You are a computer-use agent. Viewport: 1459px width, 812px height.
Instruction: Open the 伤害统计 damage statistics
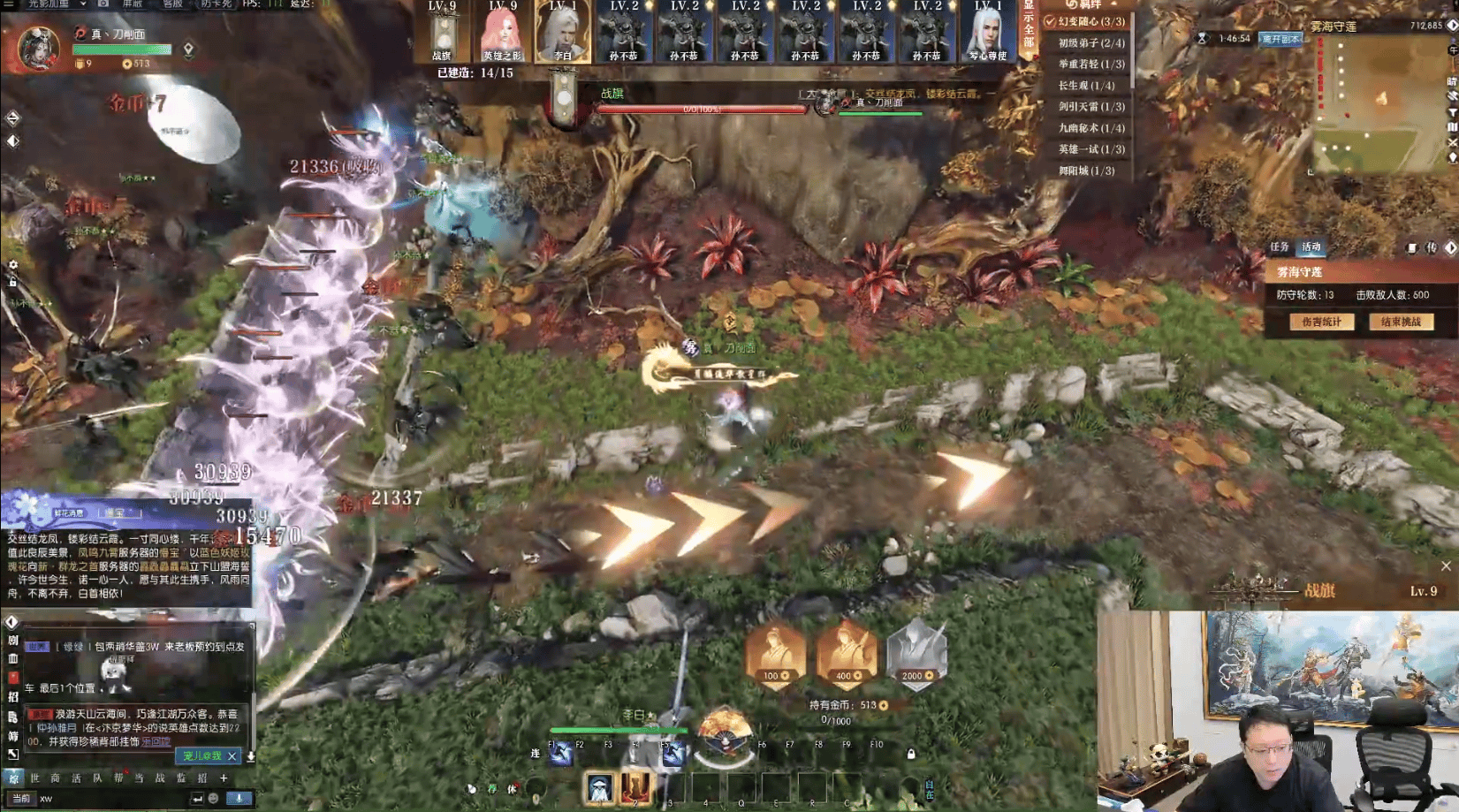pos(1321,322)
